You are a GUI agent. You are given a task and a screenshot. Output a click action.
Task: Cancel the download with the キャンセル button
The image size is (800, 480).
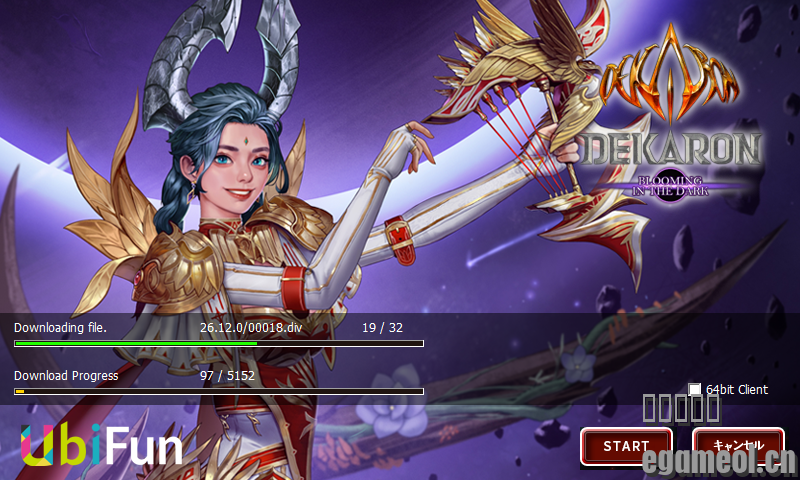pyautogui.click(x=738, y=446)
